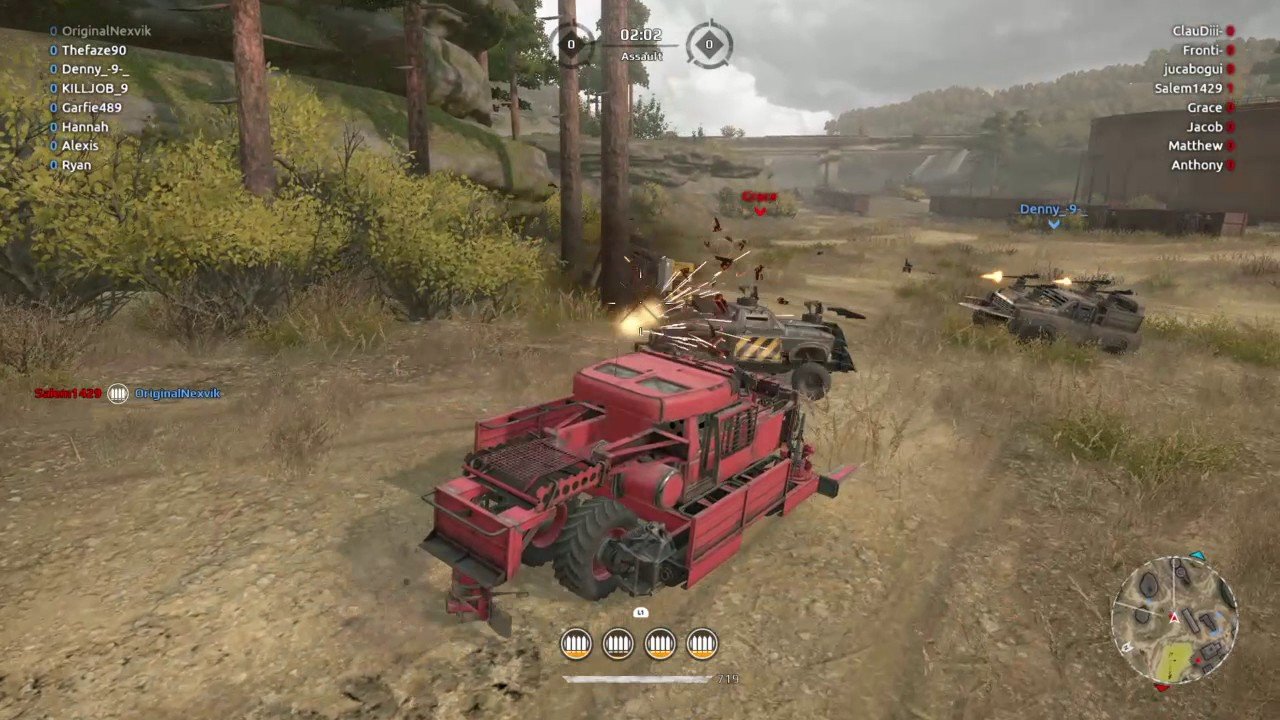Choose Garfie489 from the team roster

click(92, 108)
